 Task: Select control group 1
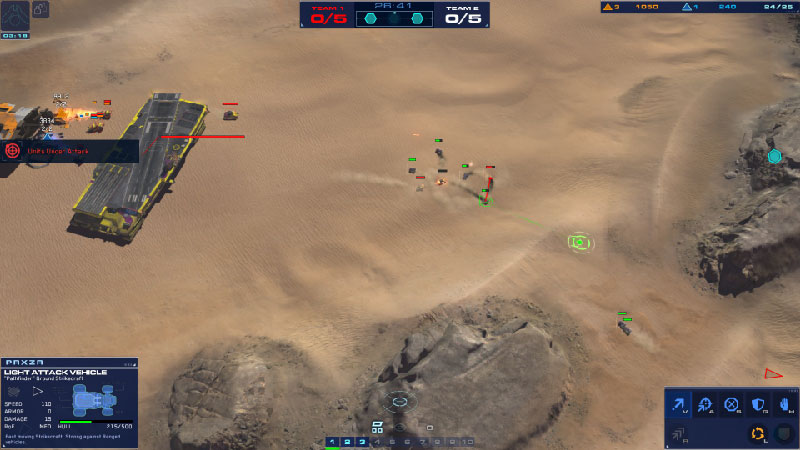(333, 441)
